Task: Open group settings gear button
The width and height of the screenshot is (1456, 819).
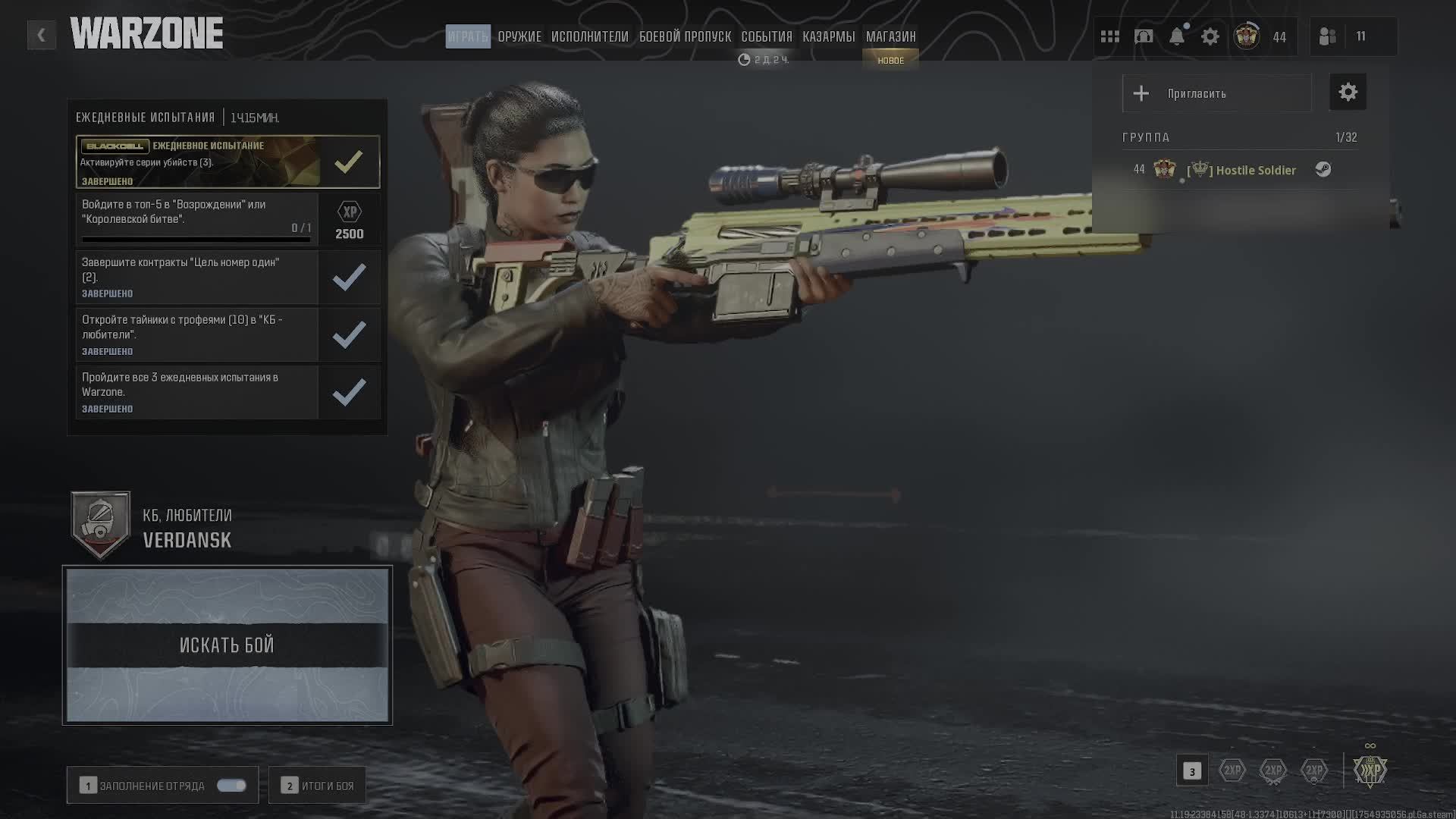Action: (x=1348, y=93)
